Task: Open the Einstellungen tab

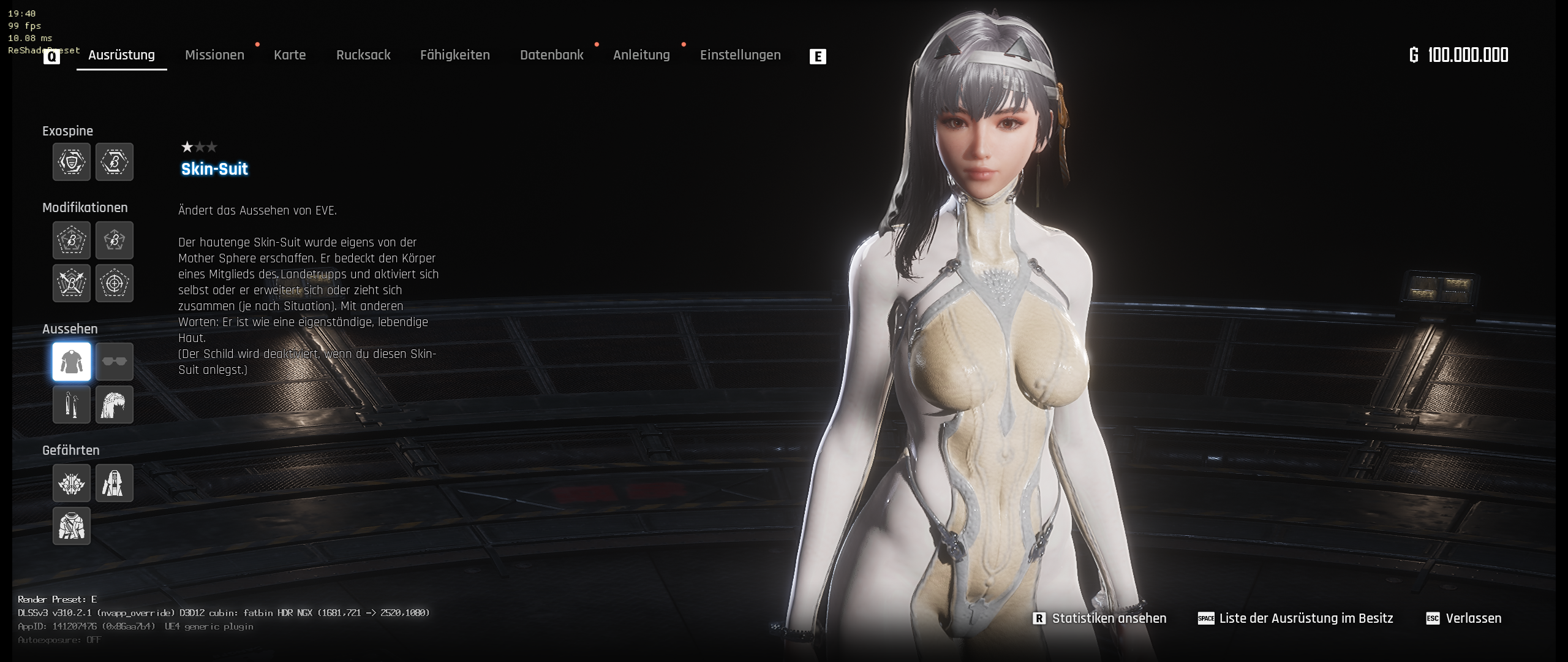Action: (740, 55)
